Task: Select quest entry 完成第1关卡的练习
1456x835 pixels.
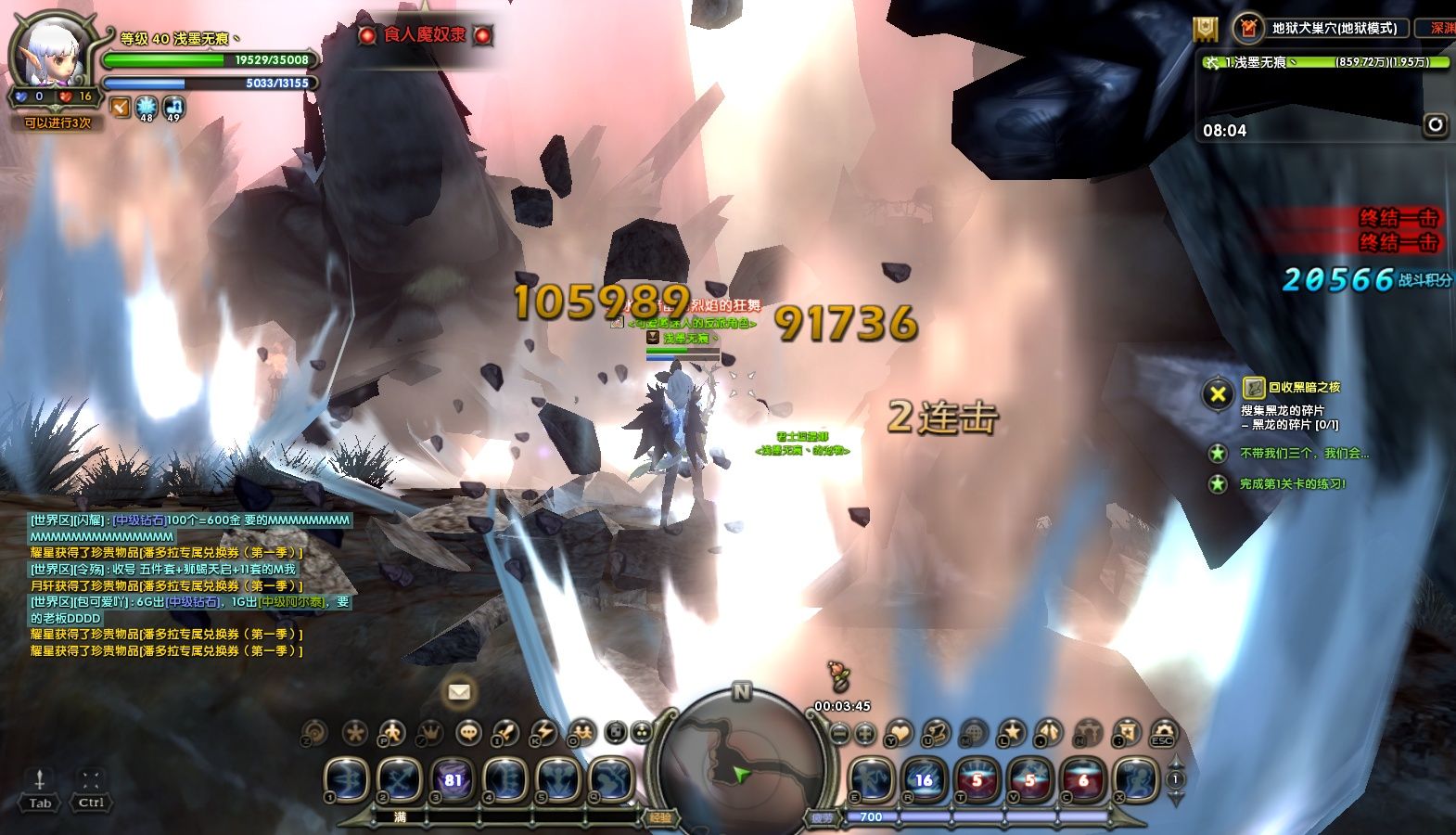Action: coord(1292,483)
